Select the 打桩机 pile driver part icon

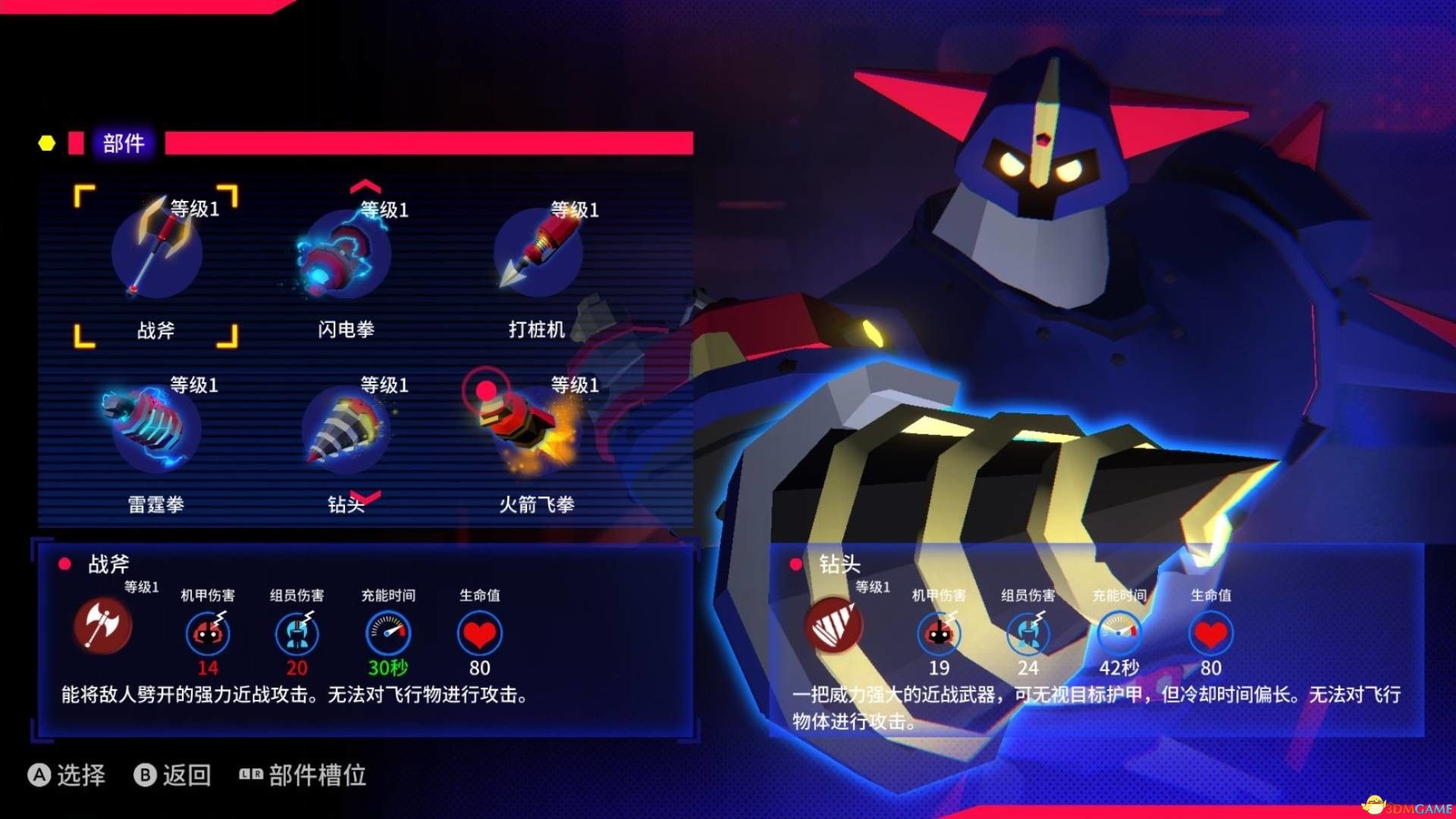[538, 254]
